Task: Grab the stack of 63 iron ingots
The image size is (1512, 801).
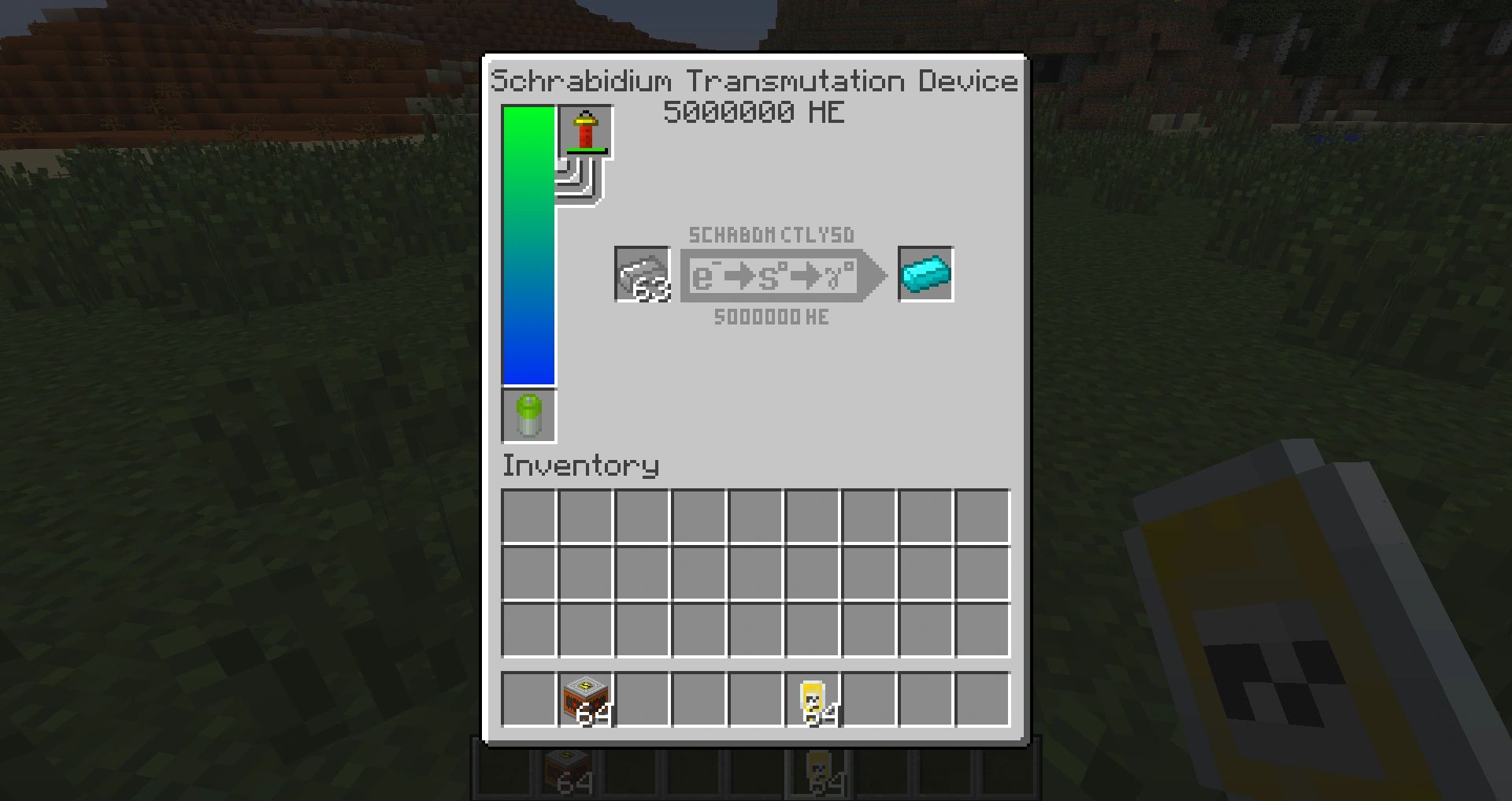Action: [642, 274]
